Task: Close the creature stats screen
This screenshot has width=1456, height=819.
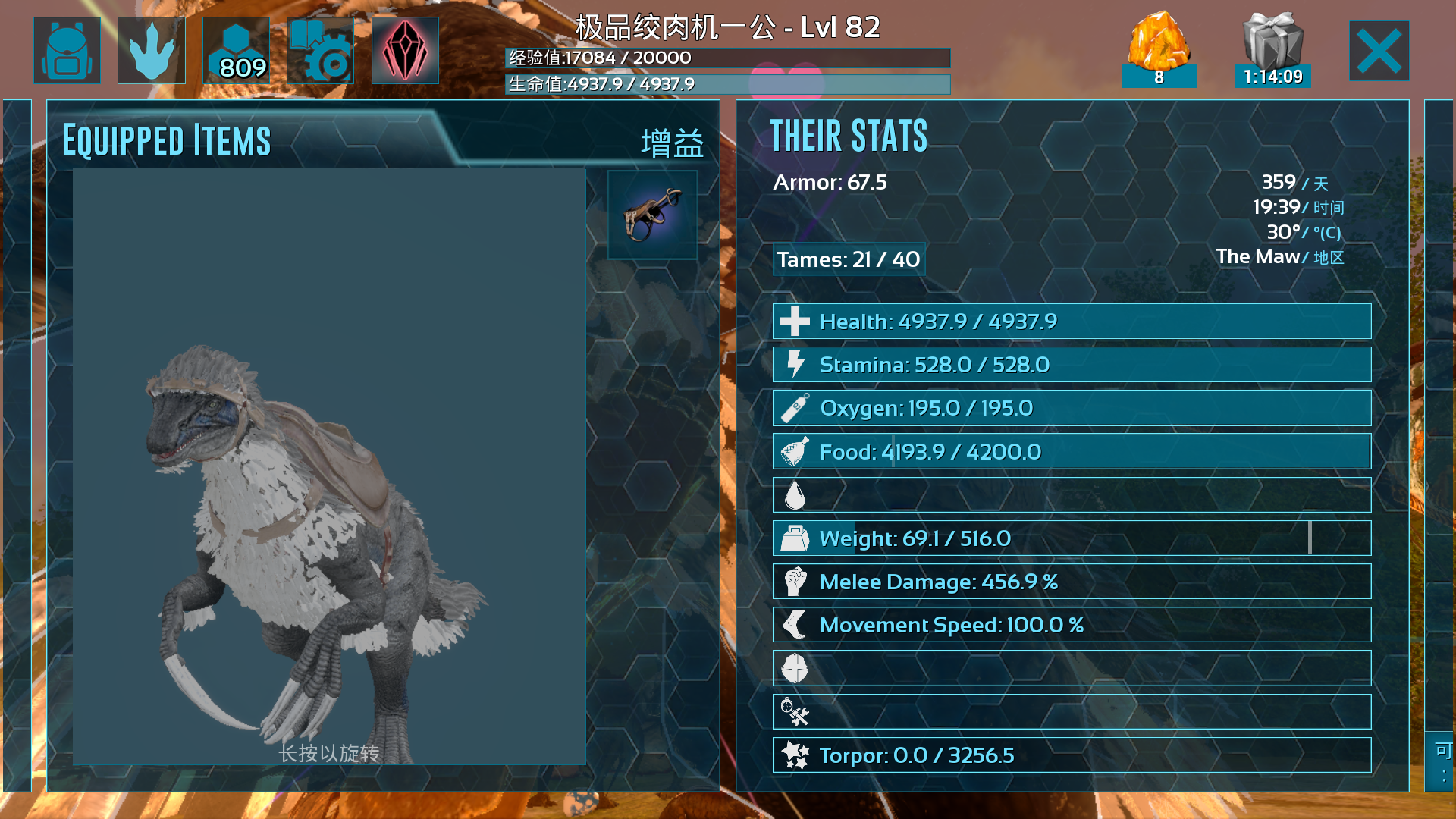Action: tap(1379, 51)
